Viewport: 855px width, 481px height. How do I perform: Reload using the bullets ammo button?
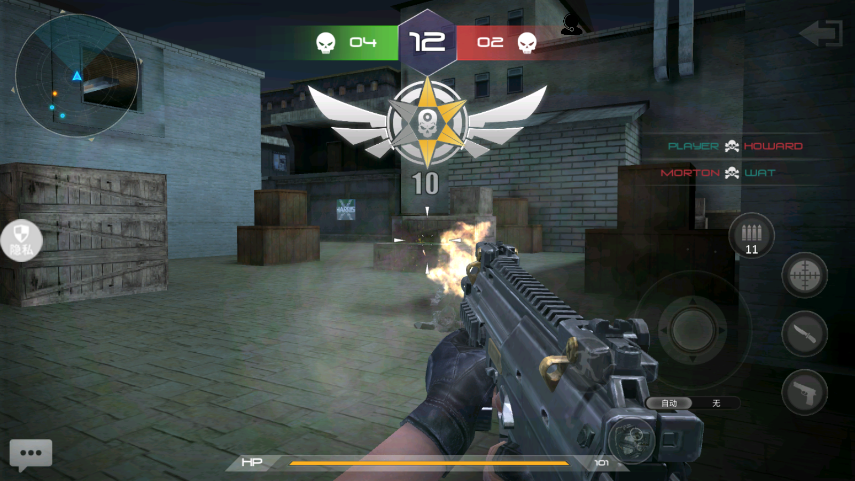pos(751,237)
